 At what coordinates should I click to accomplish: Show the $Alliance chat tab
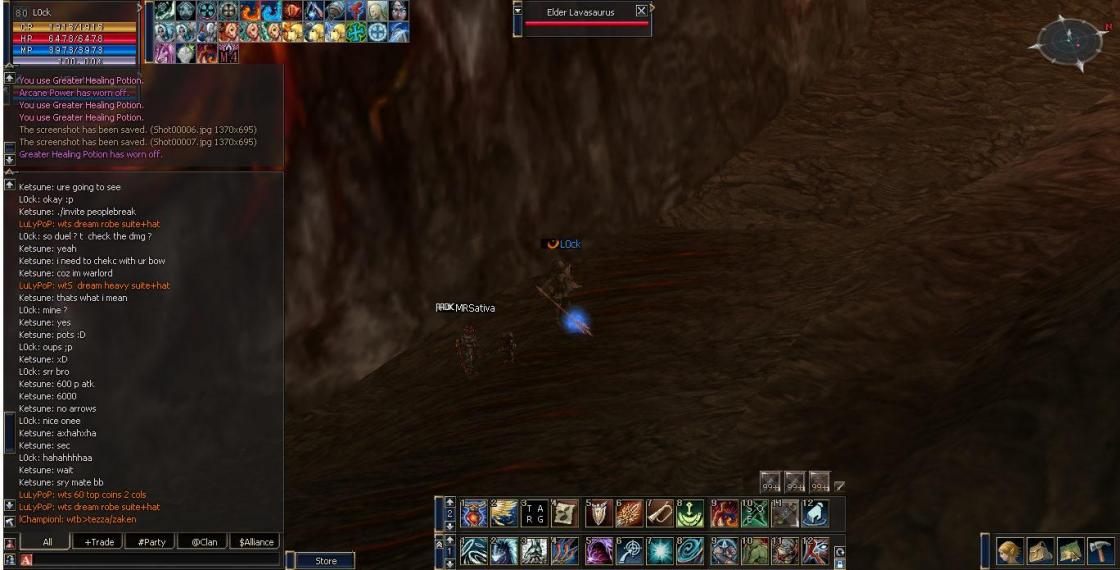[x=256, y=542]
